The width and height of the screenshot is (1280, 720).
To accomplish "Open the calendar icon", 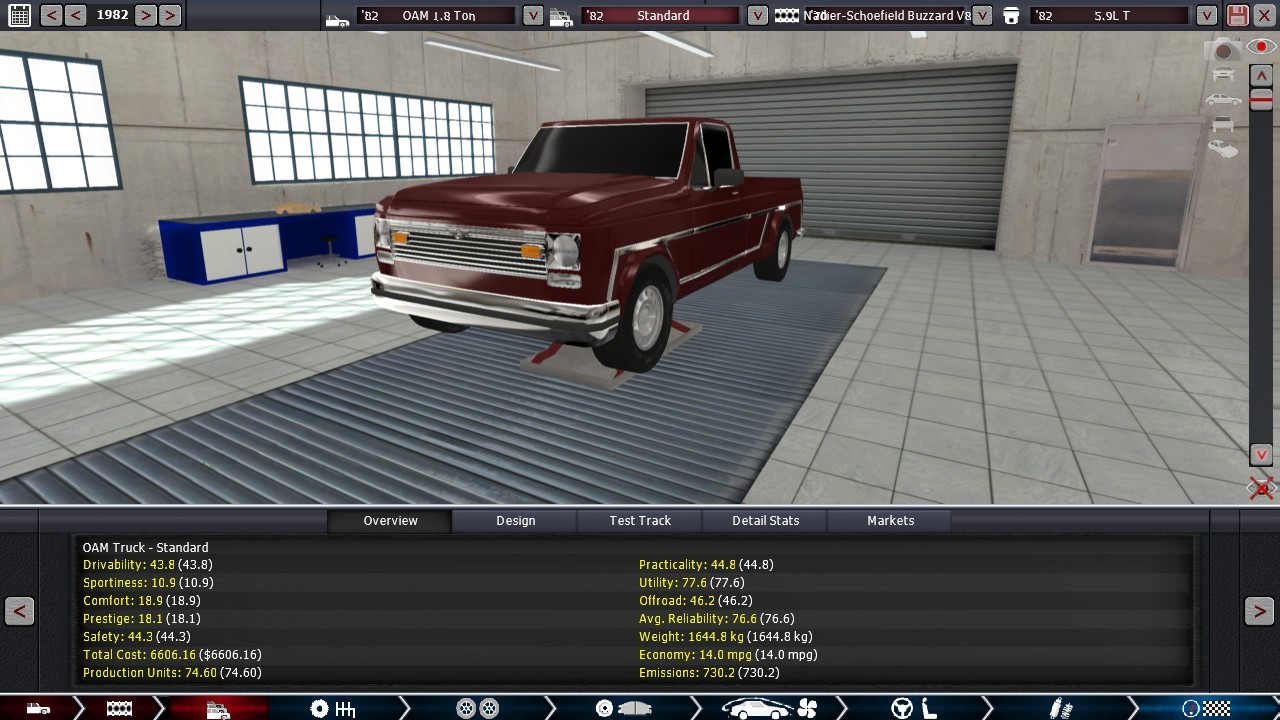I will click(19, 15).
